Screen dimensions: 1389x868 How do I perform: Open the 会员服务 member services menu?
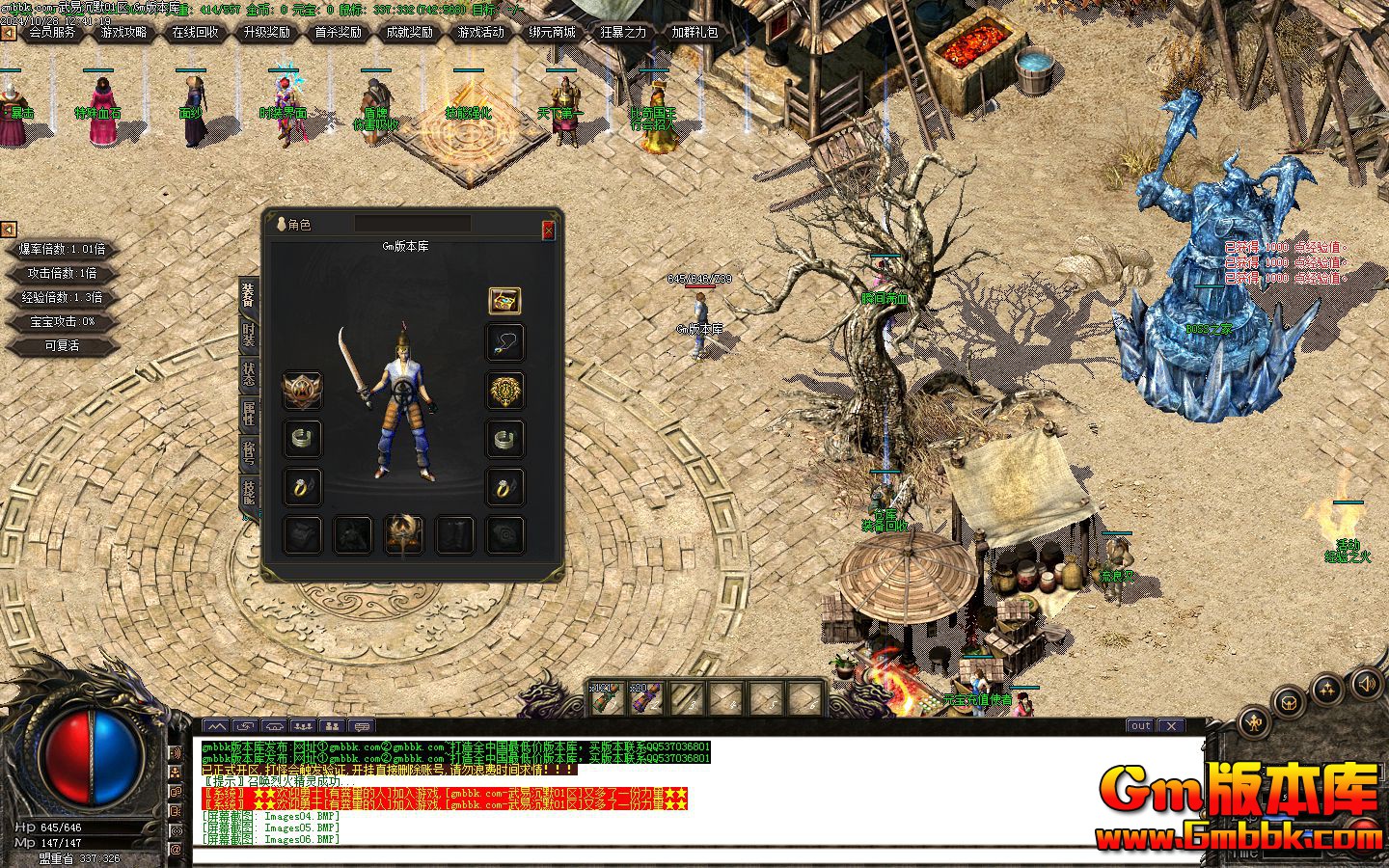52,32
